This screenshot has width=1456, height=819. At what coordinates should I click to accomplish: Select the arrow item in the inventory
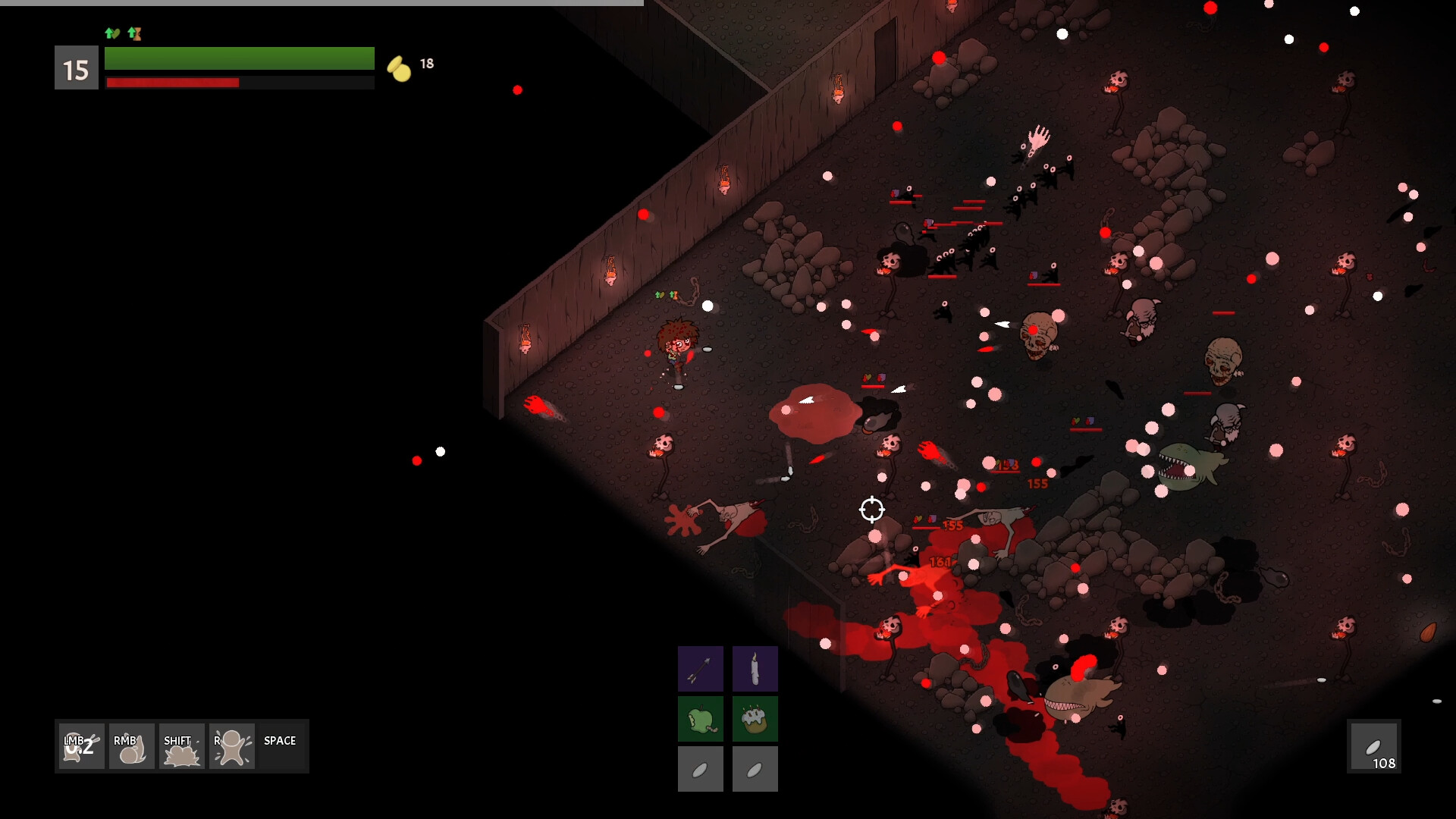click(x=700, y=668)
